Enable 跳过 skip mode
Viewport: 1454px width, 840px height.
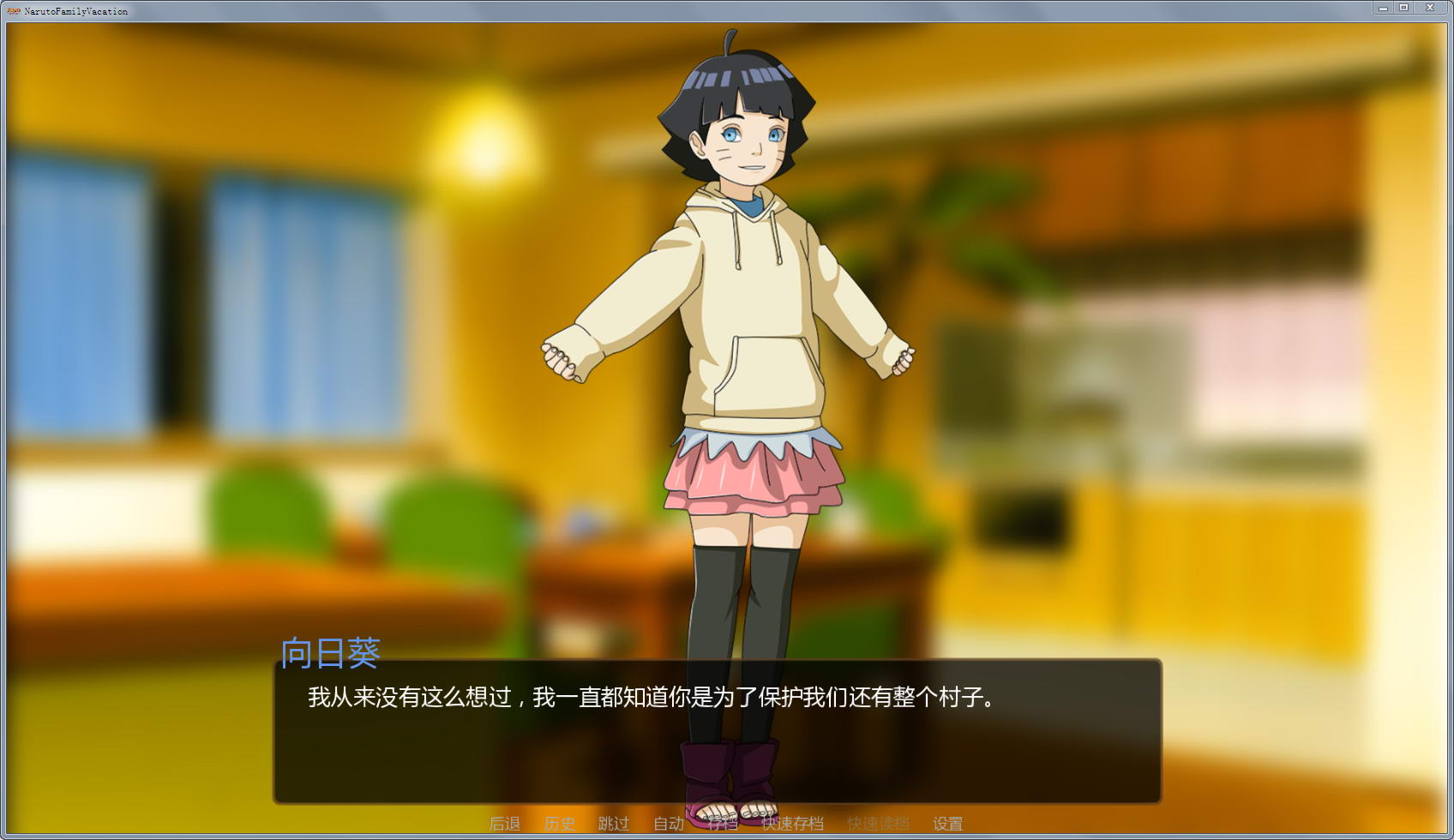click(613, 823)
